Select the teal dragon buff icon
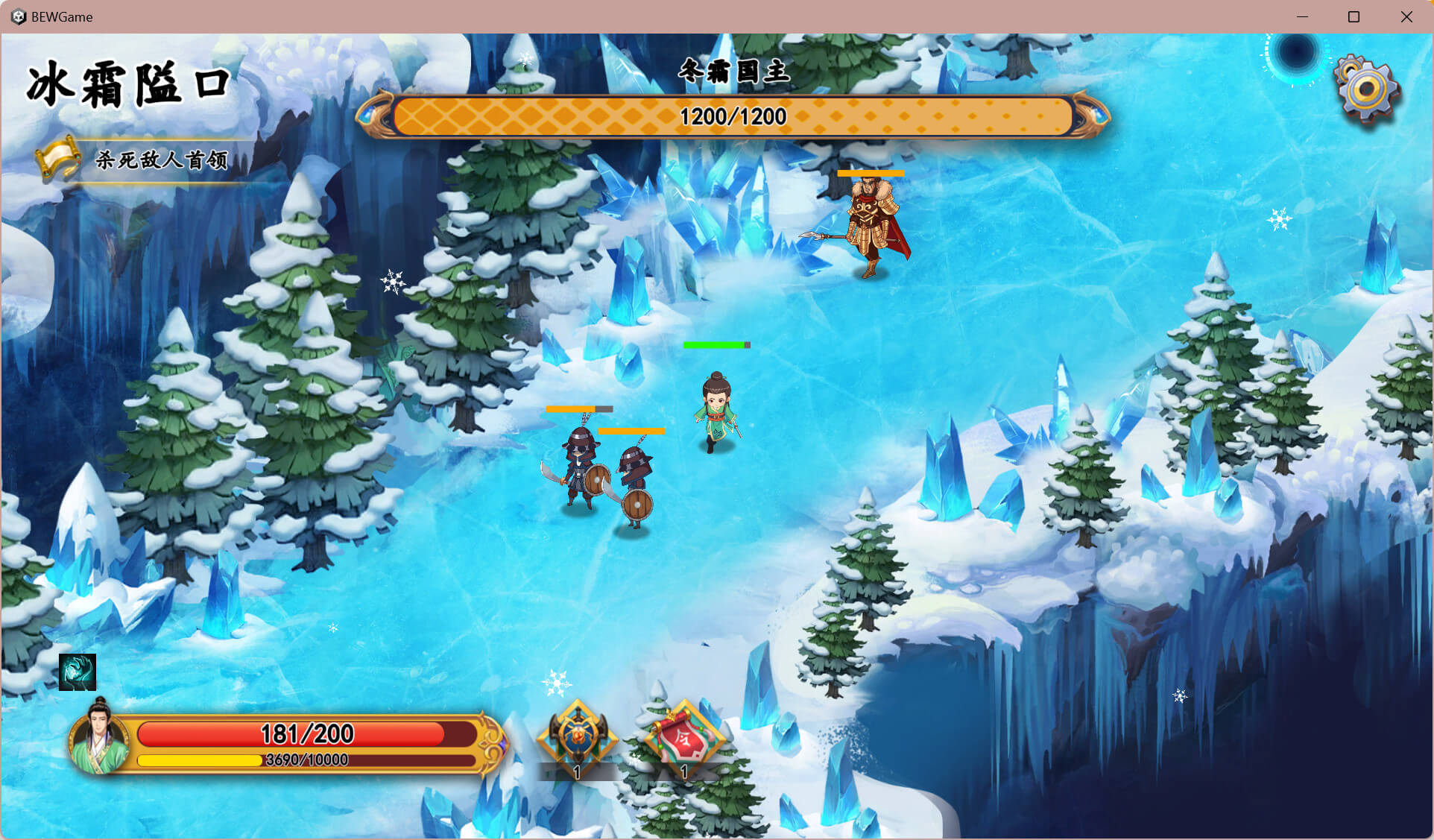 (x=78, y=672)
